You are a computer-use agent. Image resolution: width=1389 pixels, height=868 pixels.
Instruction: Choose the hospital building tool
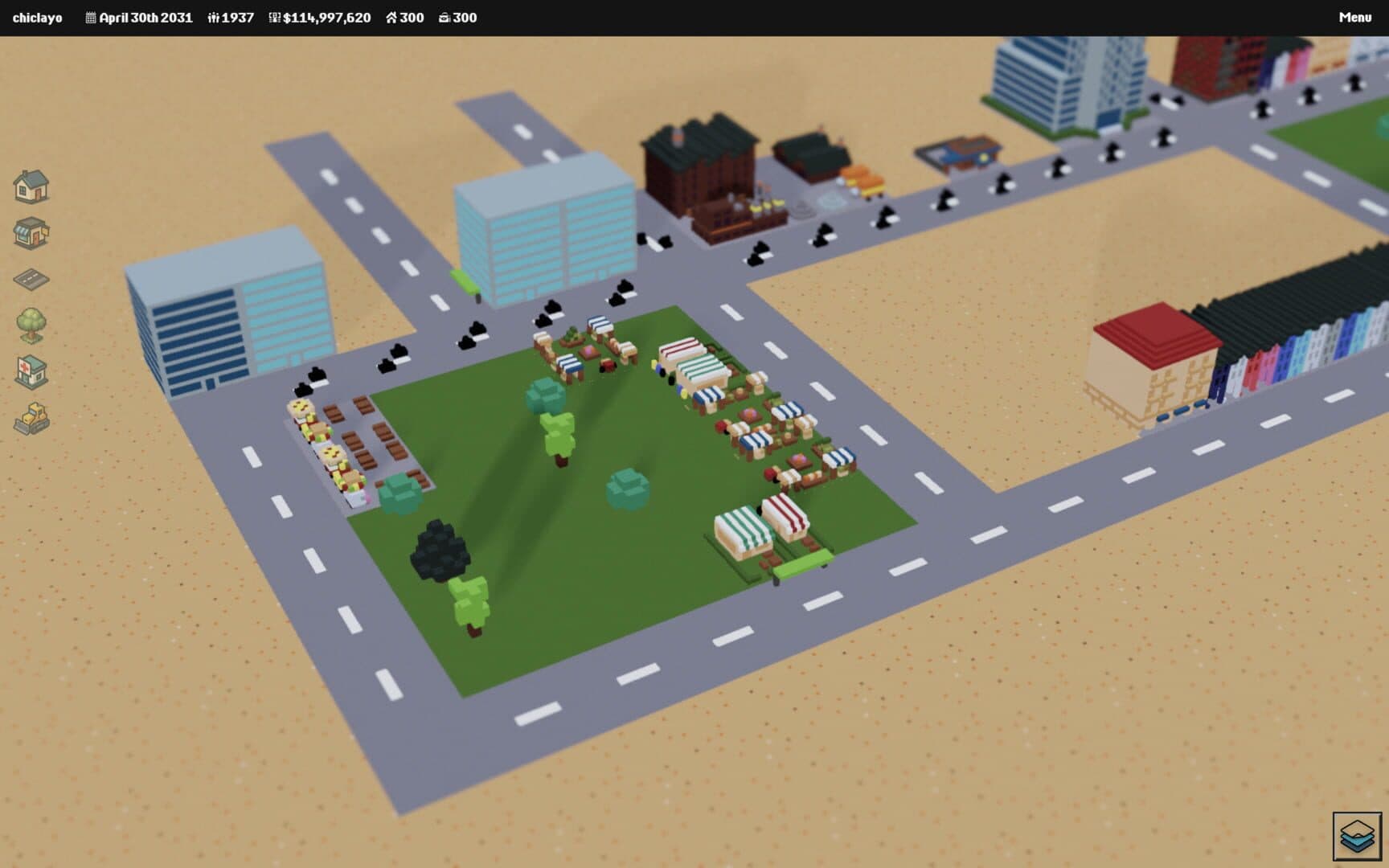coord(31,372)
